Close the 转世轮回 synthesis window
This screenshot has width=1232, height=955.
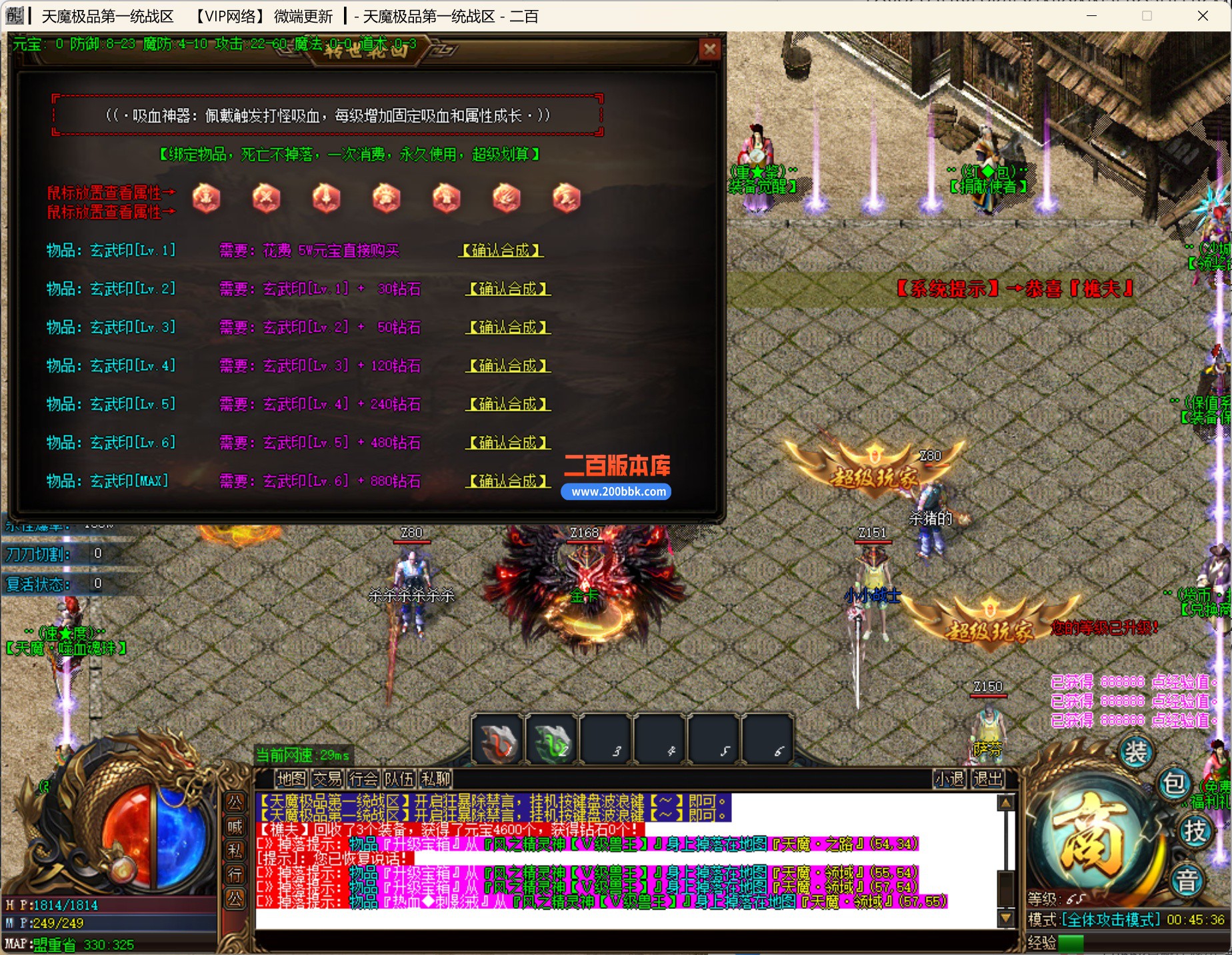click(710, 48)
